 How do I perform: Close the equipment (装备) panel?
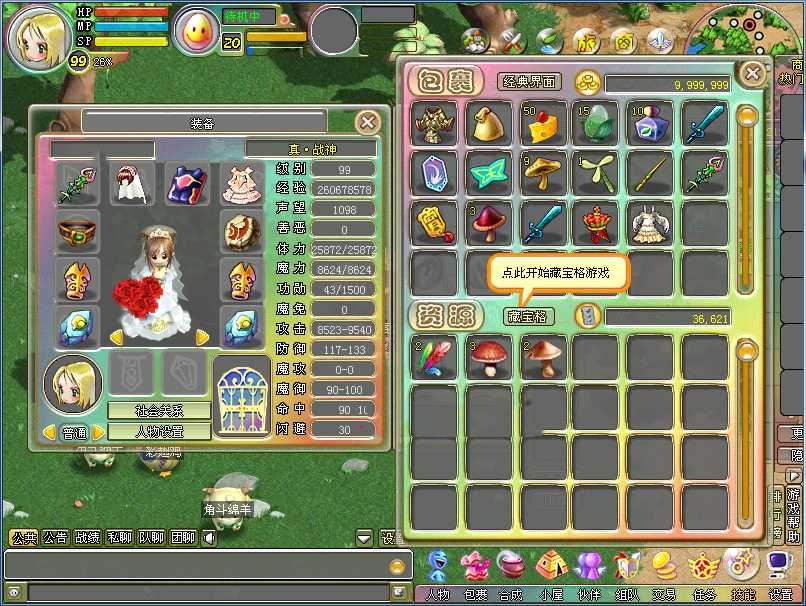[x=368, y=122]
